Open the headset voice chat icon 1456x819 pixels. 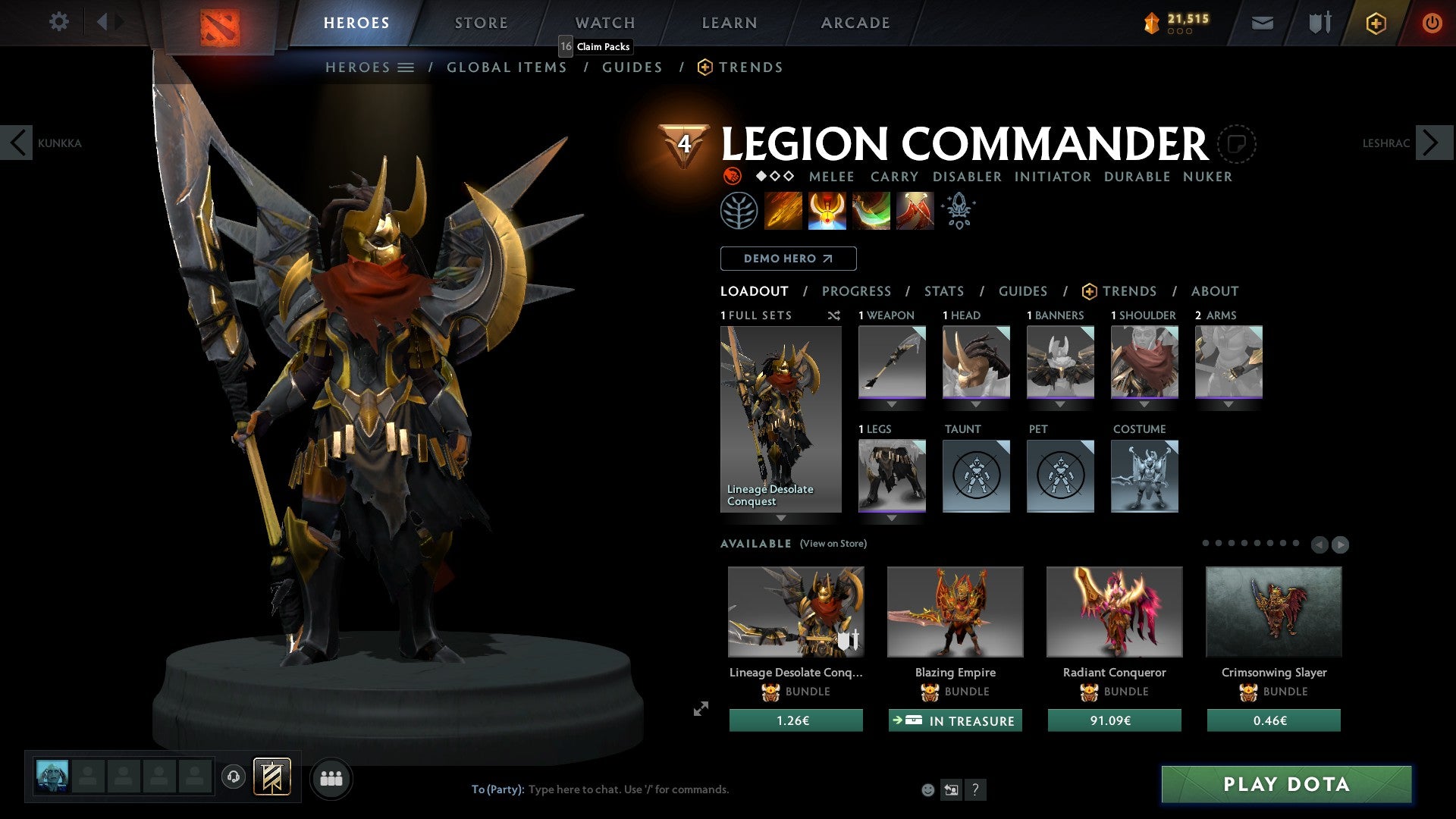234,777
